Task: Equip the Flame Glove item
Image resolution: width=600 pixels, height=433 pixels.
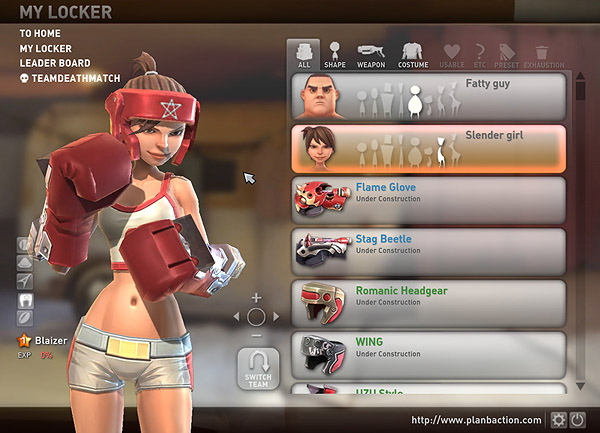Action: (429, 200)
